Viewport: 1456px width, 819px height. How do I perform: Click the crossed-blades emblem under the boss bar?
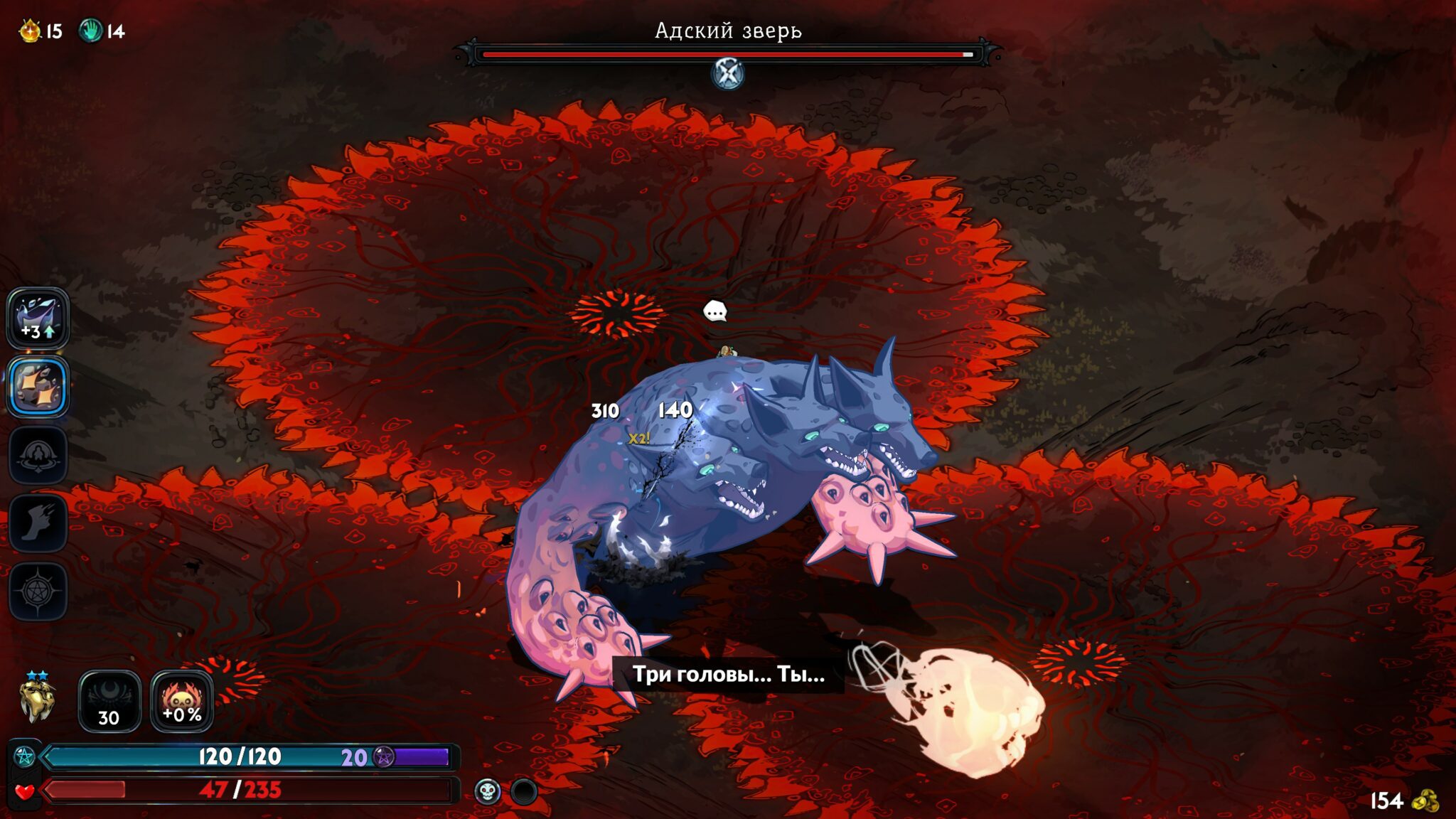(728, 73)
